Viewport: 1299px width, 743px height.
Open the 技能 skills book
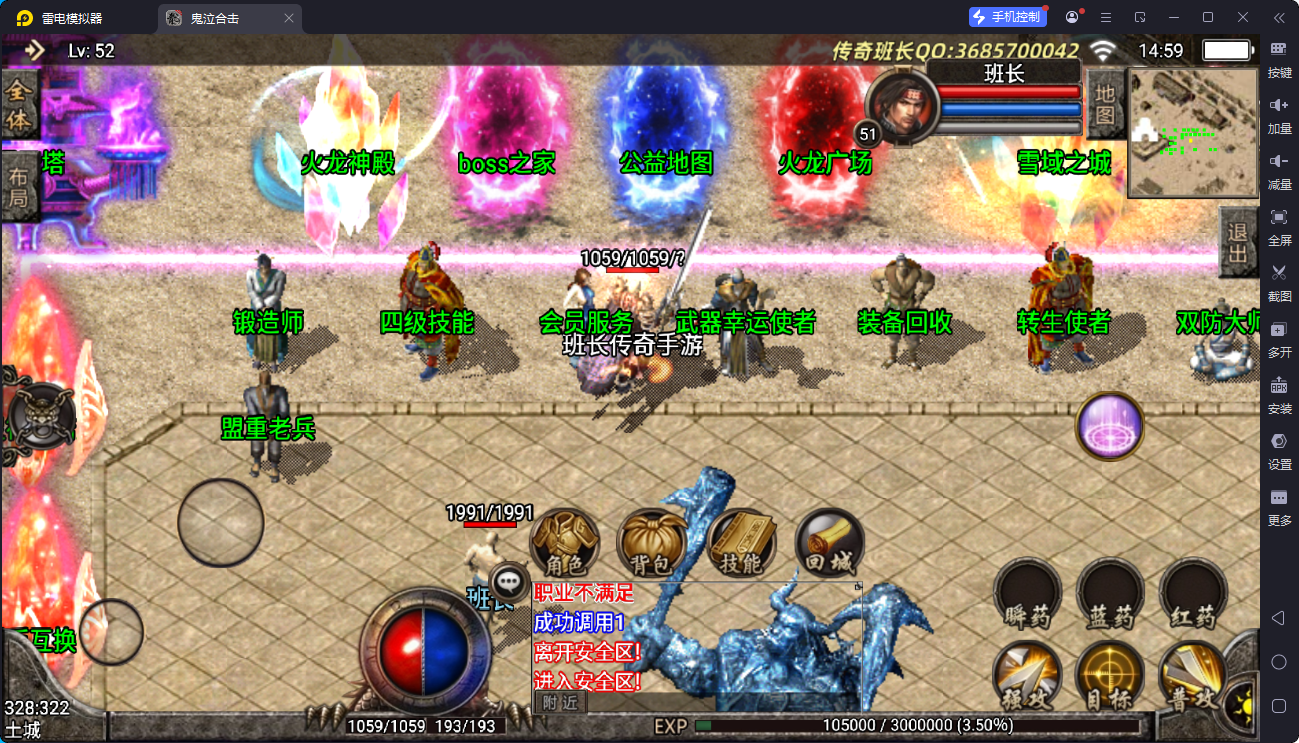(x=741, y=545)
